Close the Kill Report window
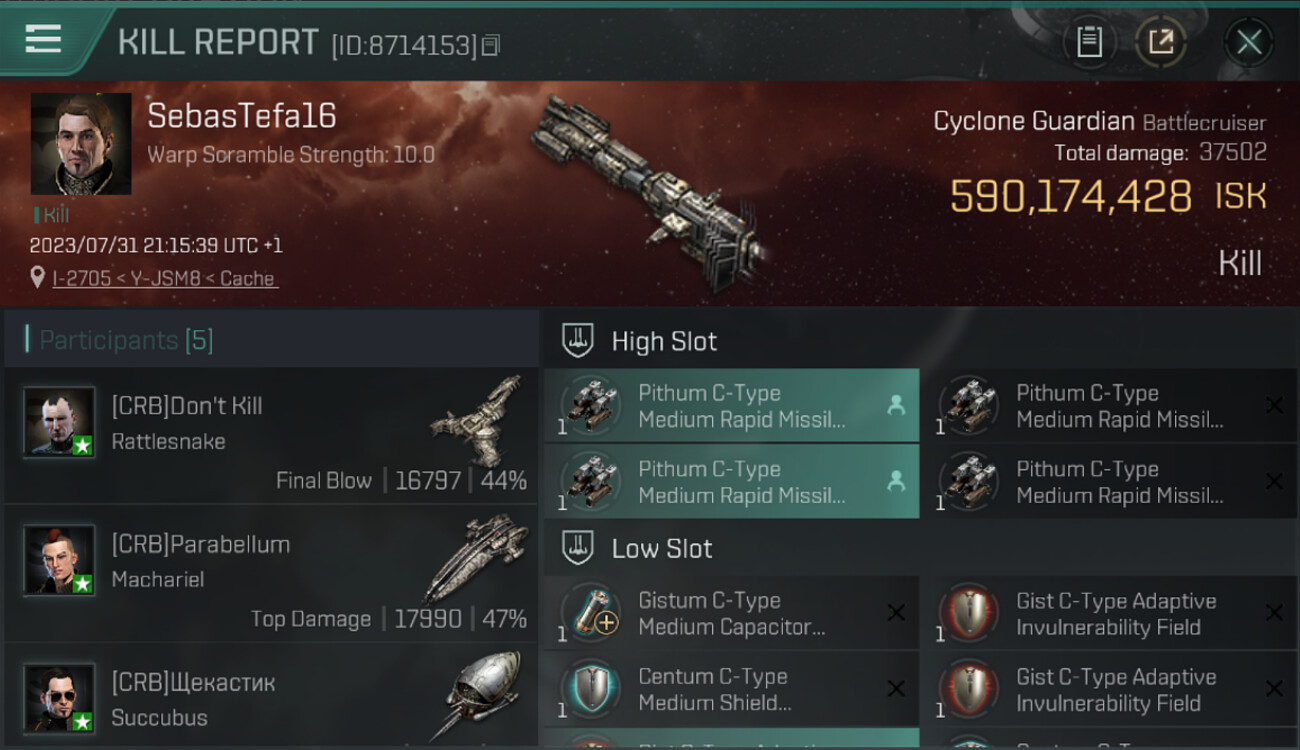1300x750 pixels. point(1248,42)
